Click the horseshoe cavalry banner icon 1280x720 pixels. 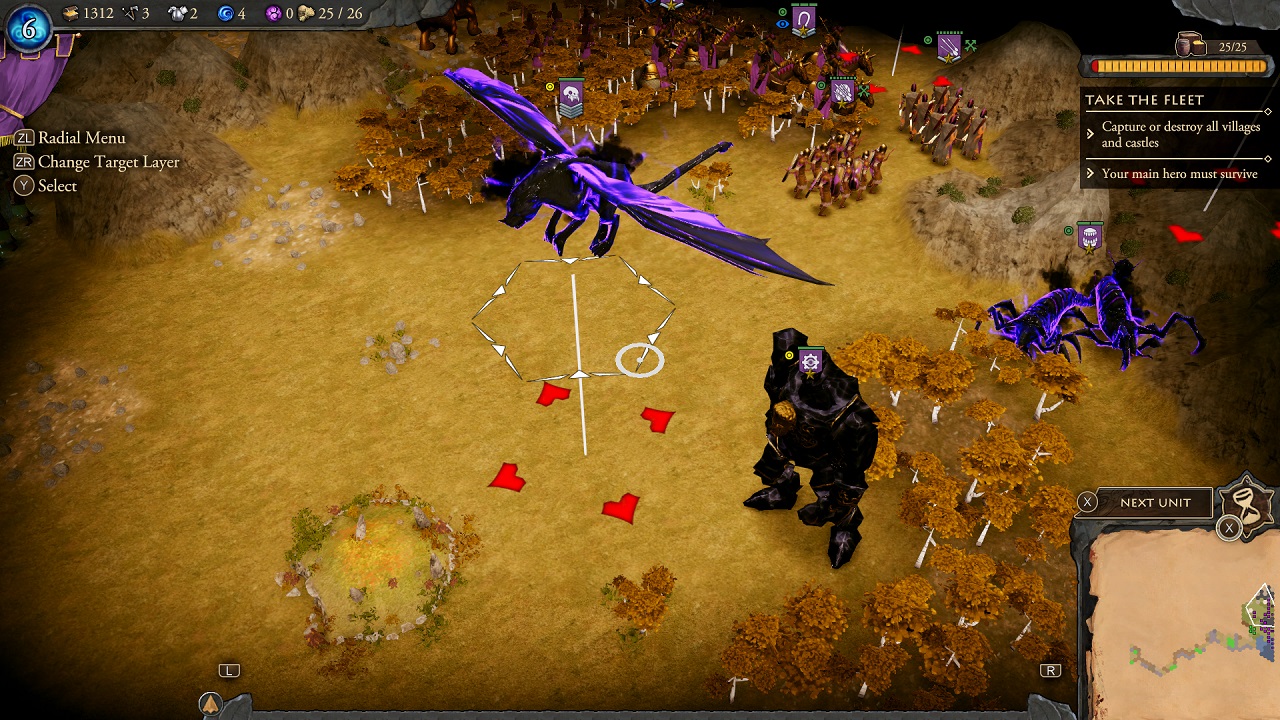pyautogui.click(x=803, y=18)
